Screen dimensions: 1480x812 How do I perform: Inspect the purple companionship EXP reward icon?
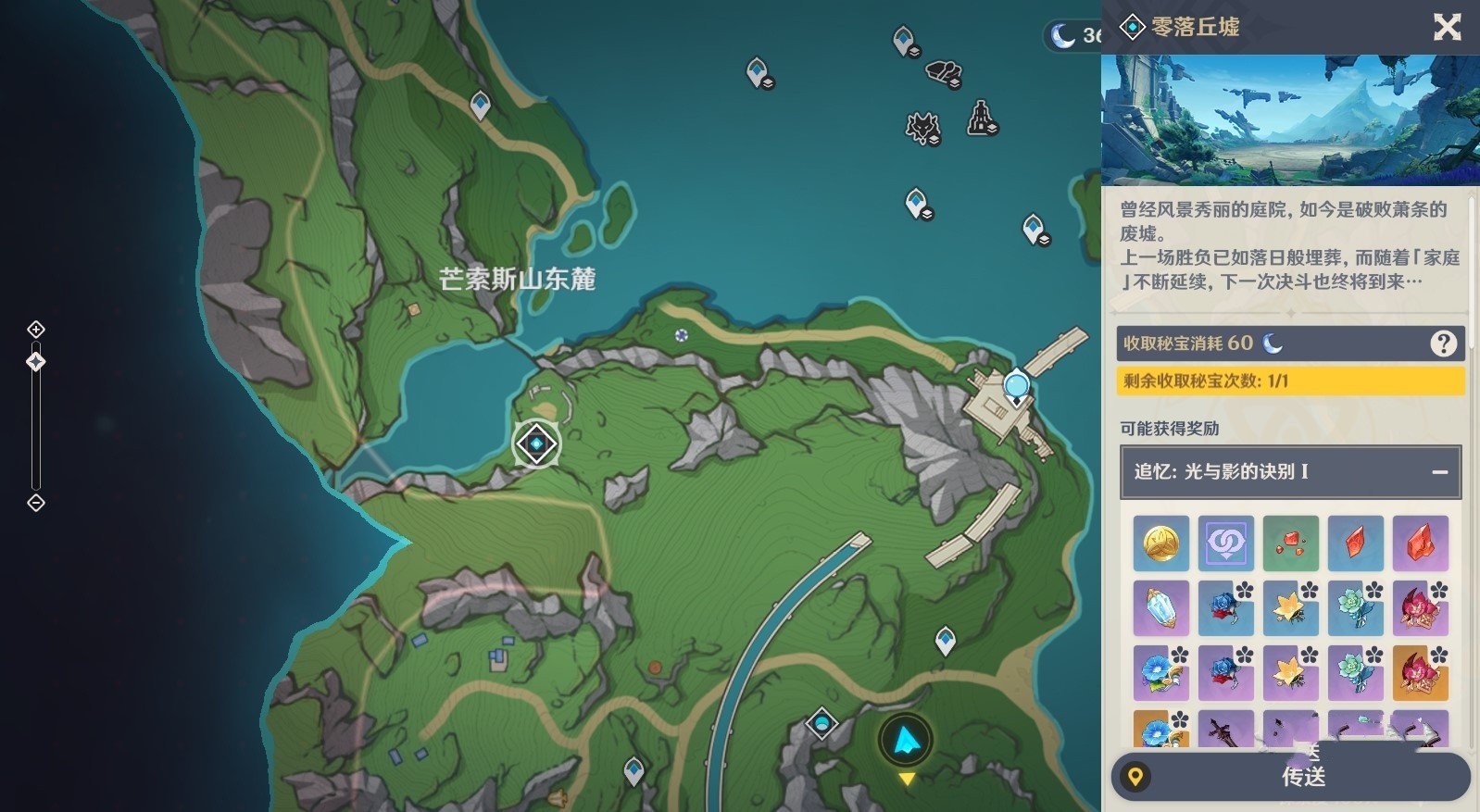tap(1225, 543)
